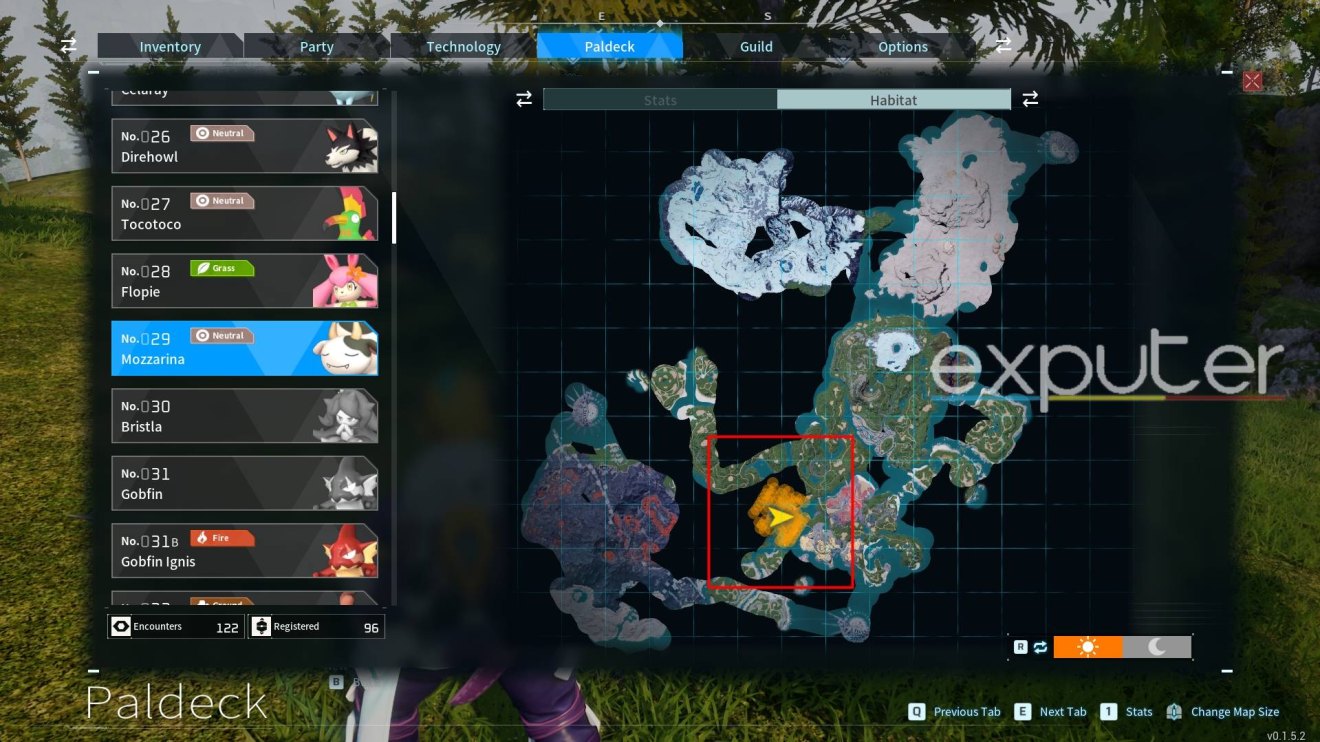Select Tocotoco in the Paldeck list
The height and width of the screenshot is (742, 1320).
244,214
